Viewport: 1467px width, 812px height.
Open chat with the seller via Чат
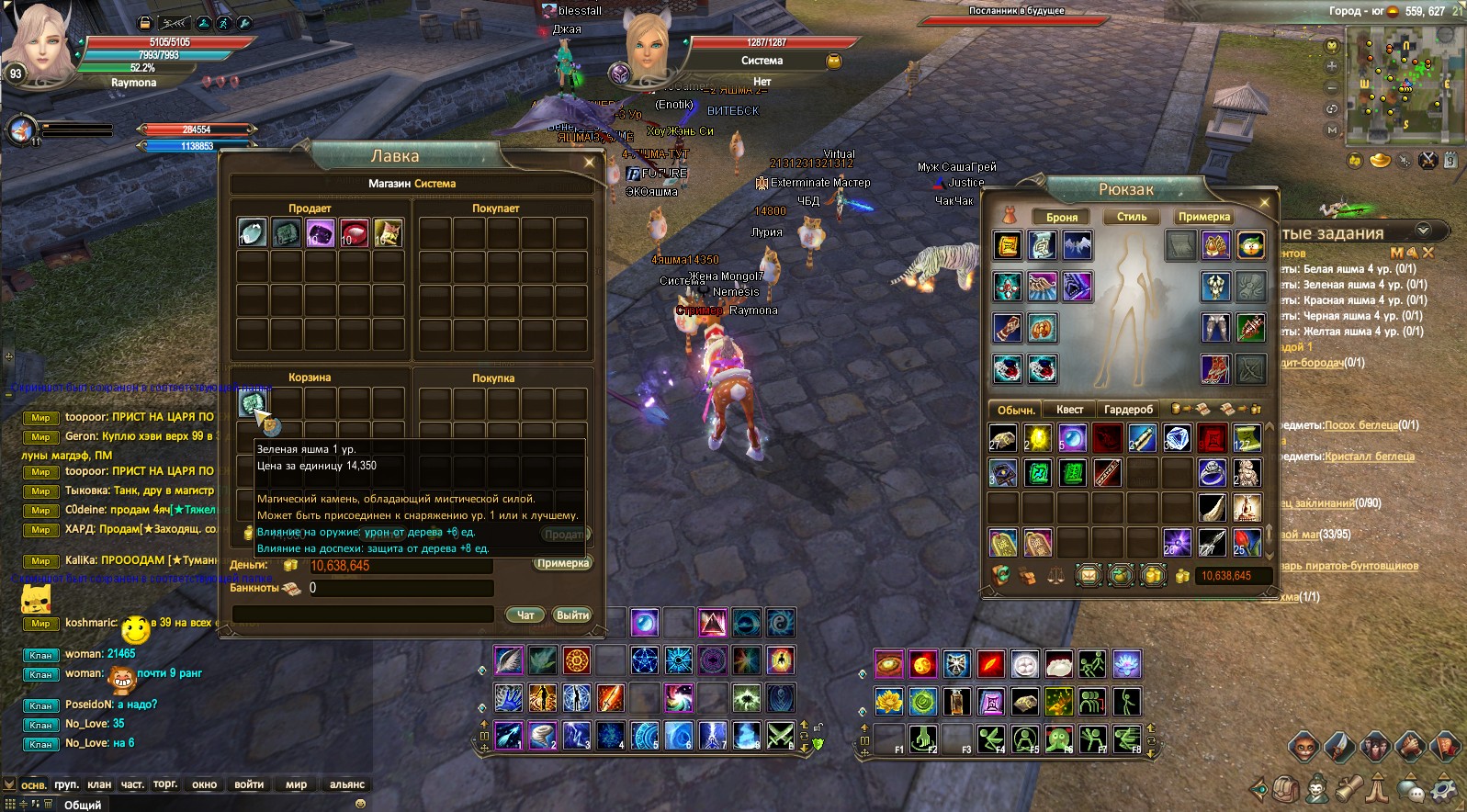[525, 615]
